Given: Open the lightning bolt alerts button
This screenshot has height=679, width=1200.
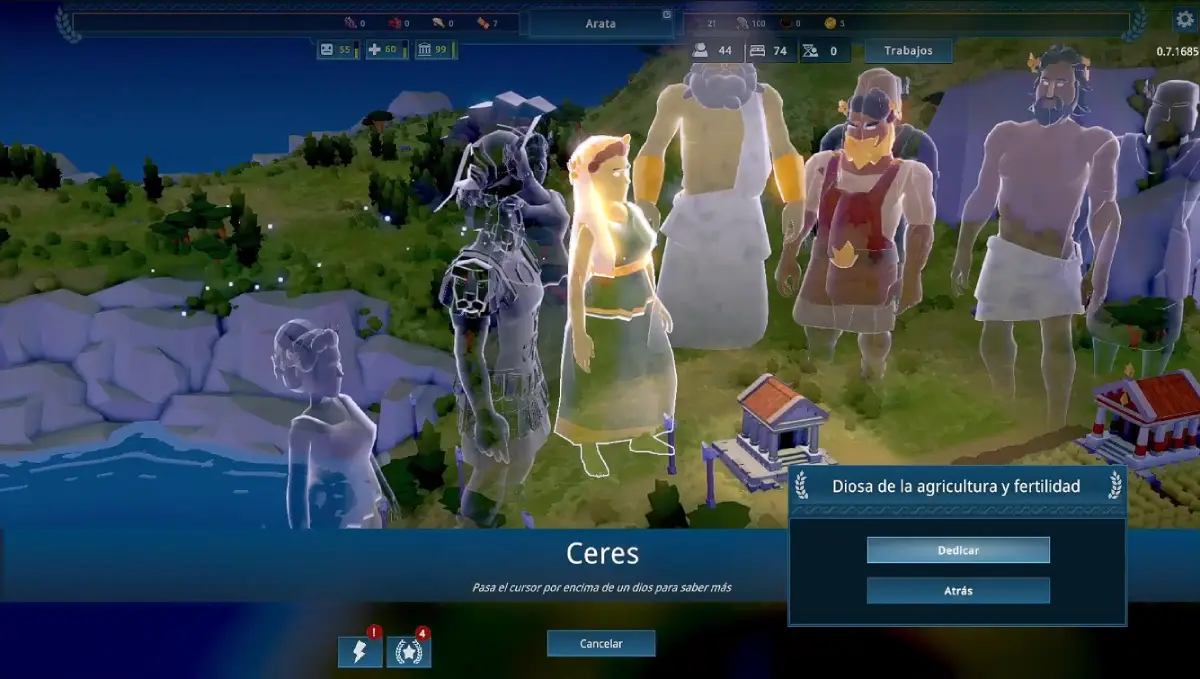Looking at the screenshot, I should [360, 652].
